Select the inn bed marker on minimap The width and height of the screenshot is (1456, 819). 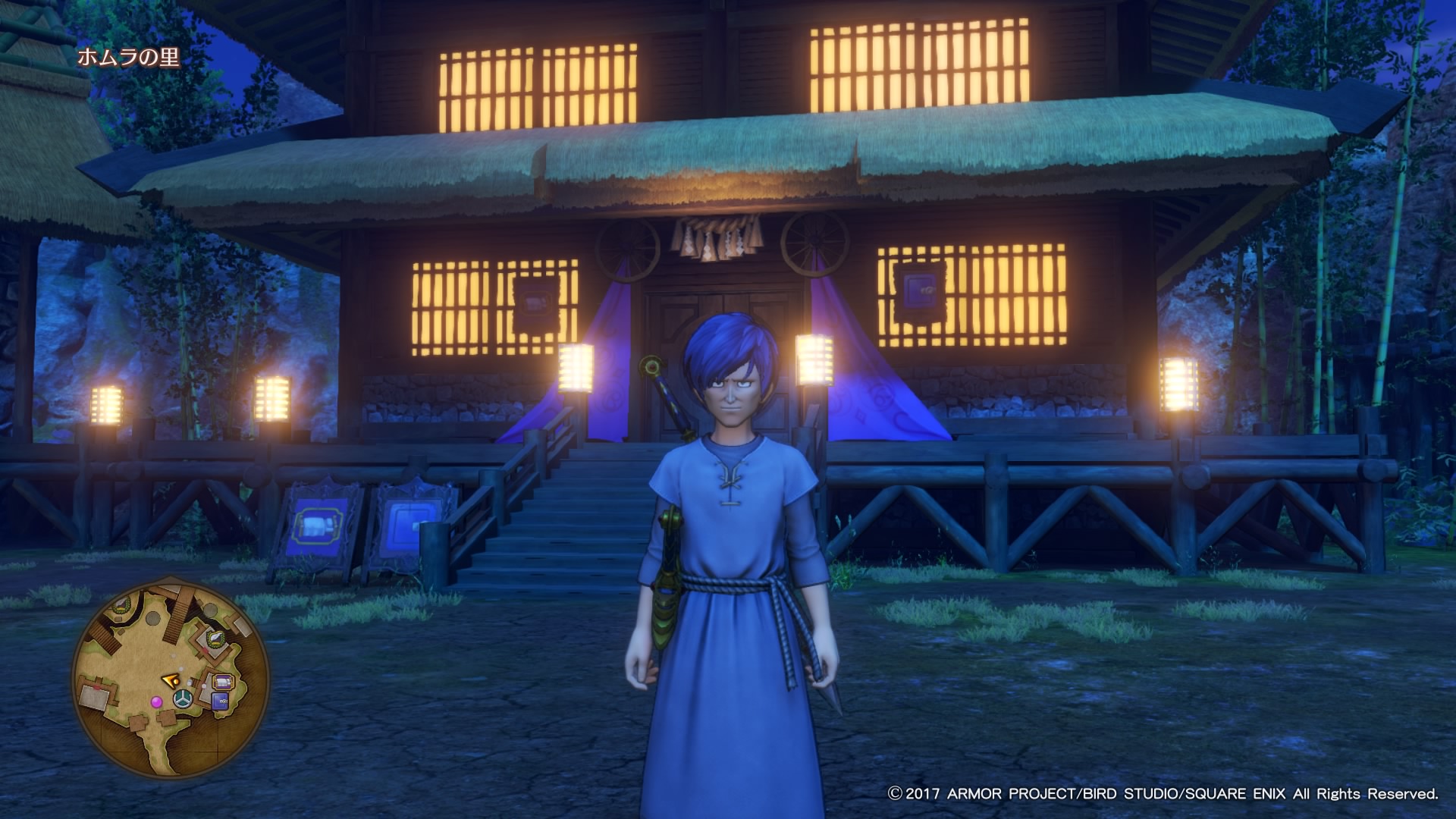click(221, 682)
